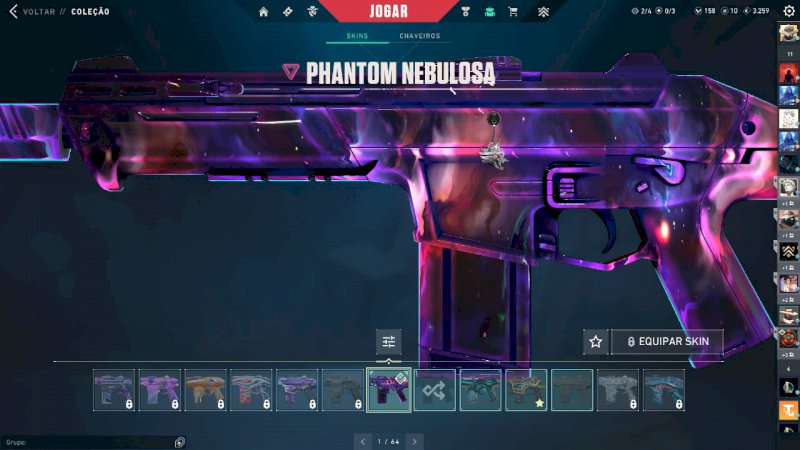Click Equipar Skin button
The width and height of the screenshot is (800, 450).
coord(667,342)
